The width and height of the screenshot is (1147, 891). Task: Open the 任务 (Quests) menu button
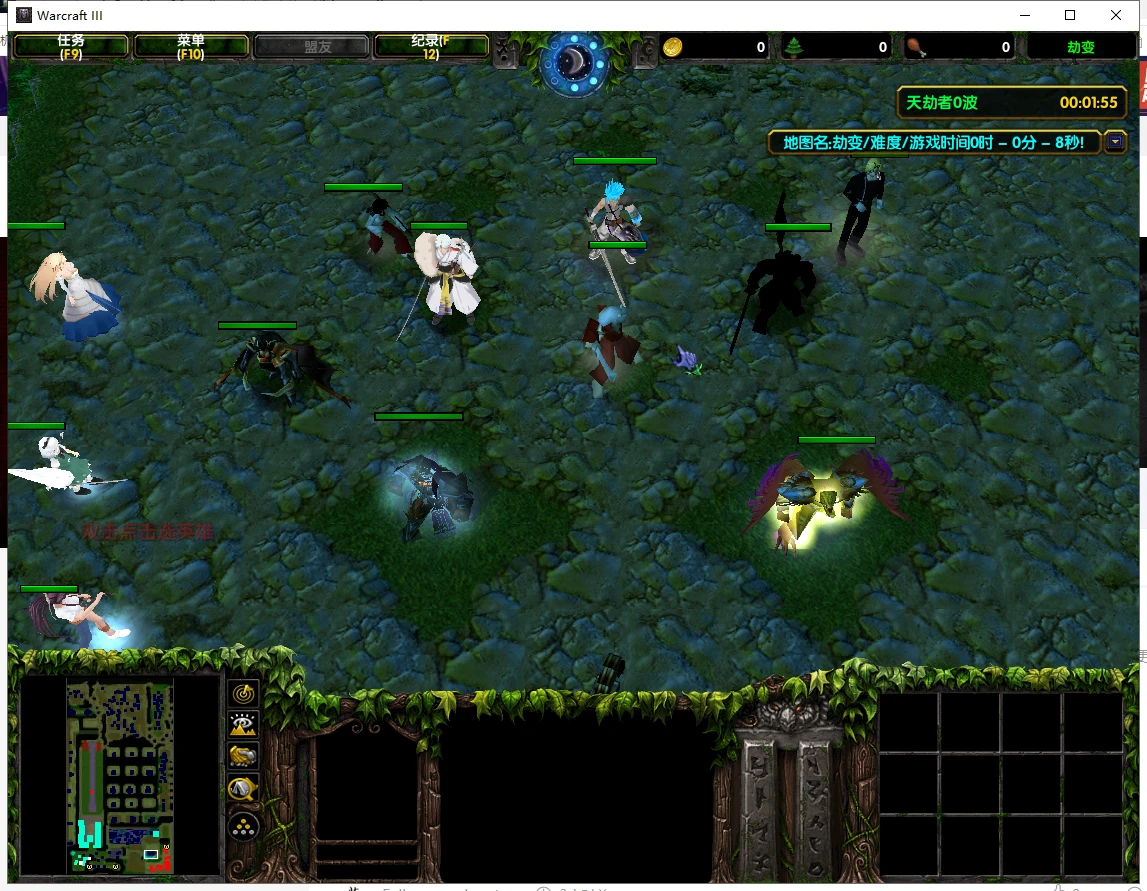click(x=70, y=47)
